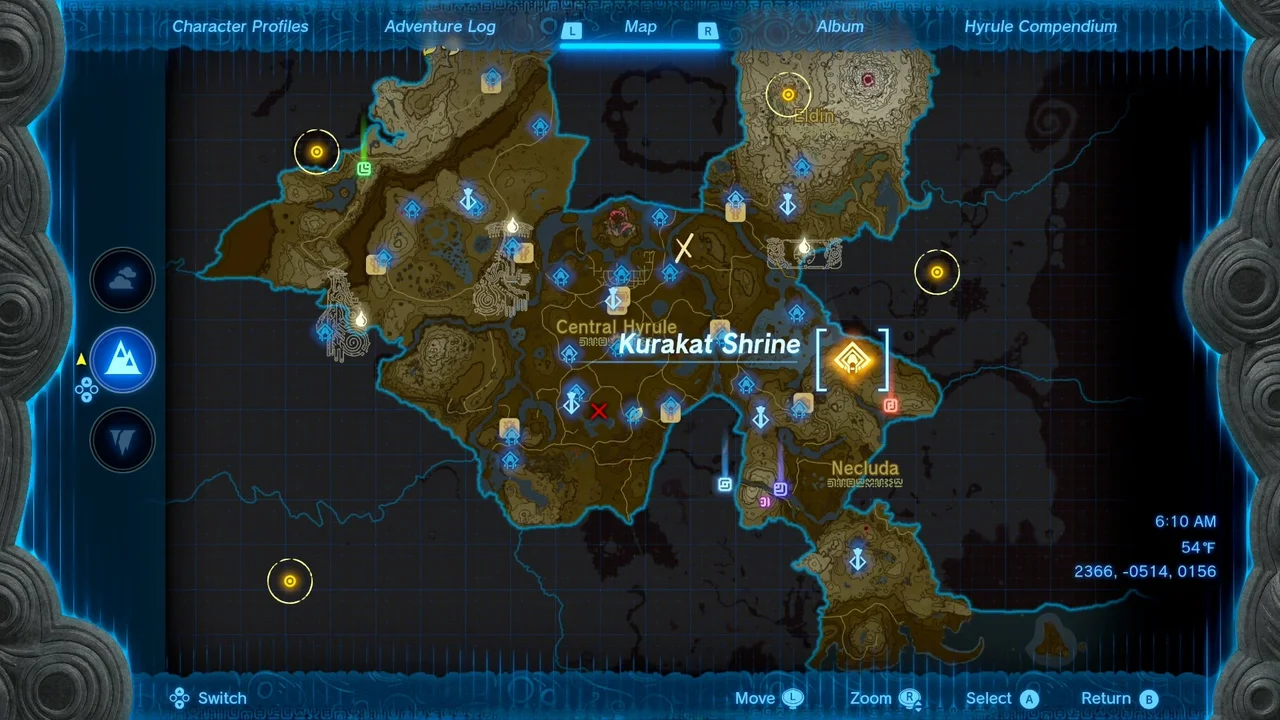The width and height of the screenshot is (1280, 720).
Task: Toggle the yellow circle marker near Eldin
Action: point(787,94)
